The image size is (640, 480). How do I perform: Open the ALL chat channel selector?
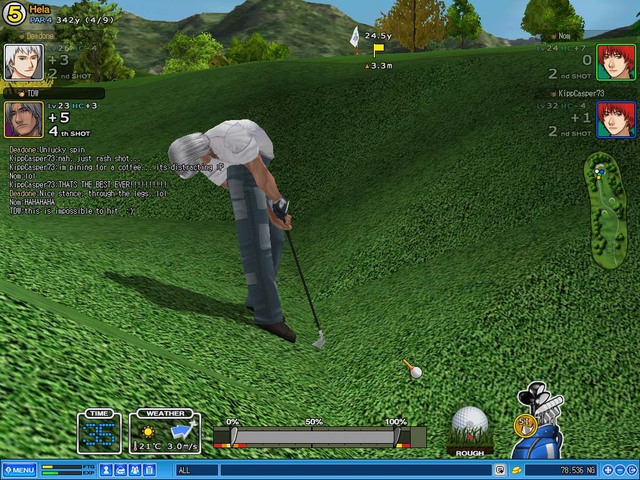196,470
